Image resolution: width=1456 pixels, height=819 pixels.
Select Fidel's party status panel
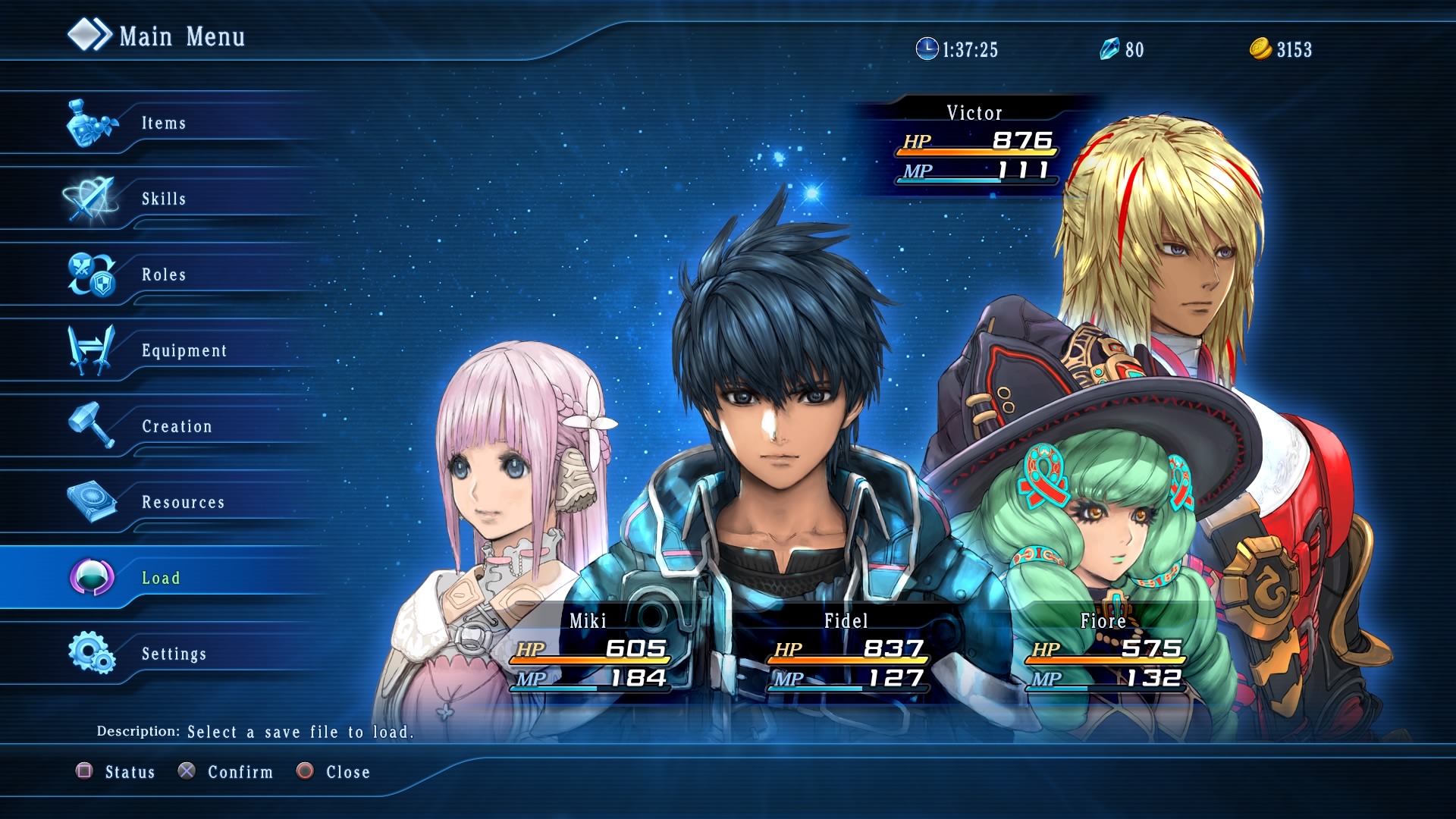(x=847, y=652)
